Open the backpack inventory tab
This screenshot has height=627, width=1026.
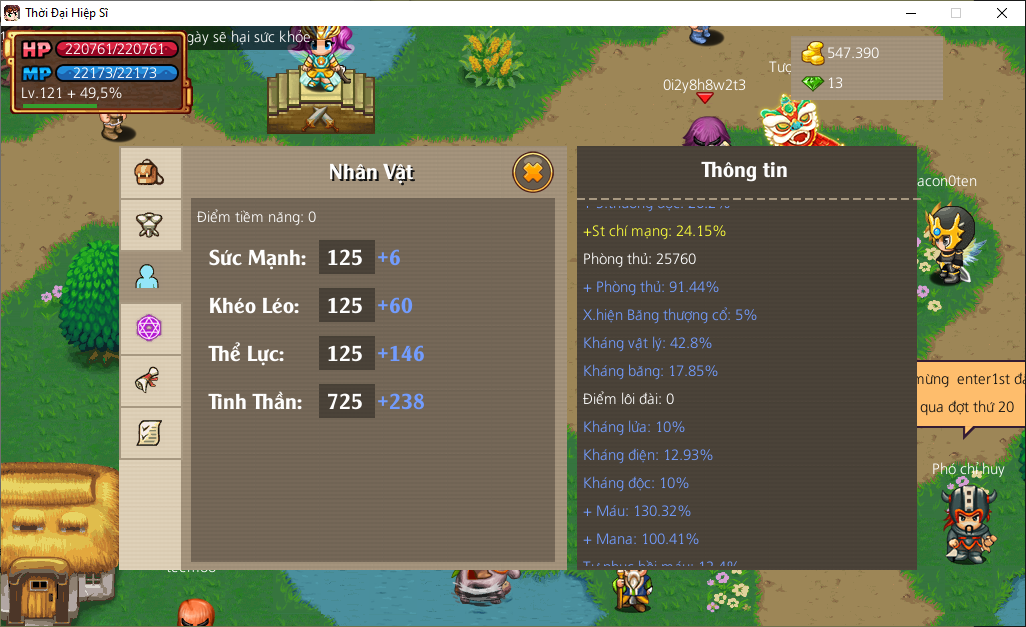pos(150,173)
